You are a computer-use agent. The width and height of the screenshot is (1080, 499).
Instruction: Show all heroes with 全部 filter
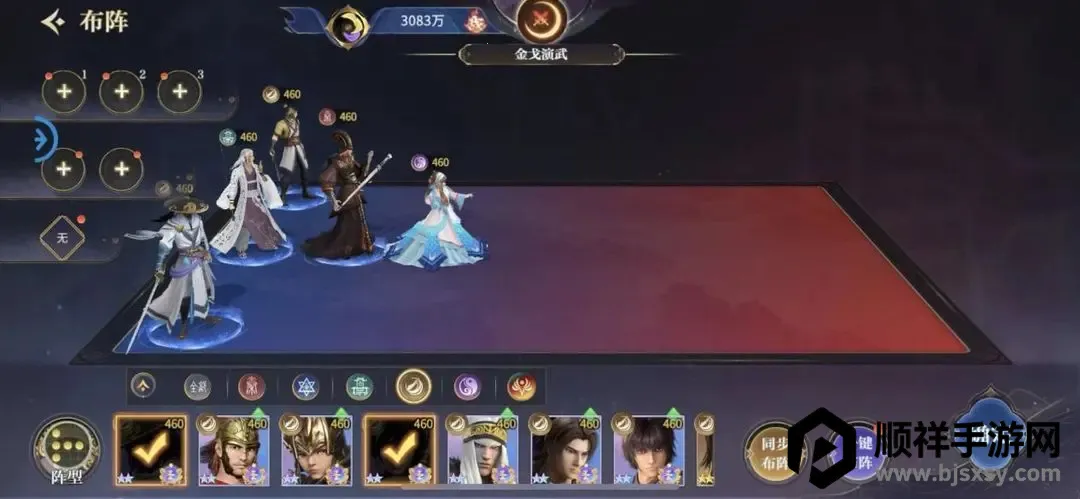(x=198, y=386)
